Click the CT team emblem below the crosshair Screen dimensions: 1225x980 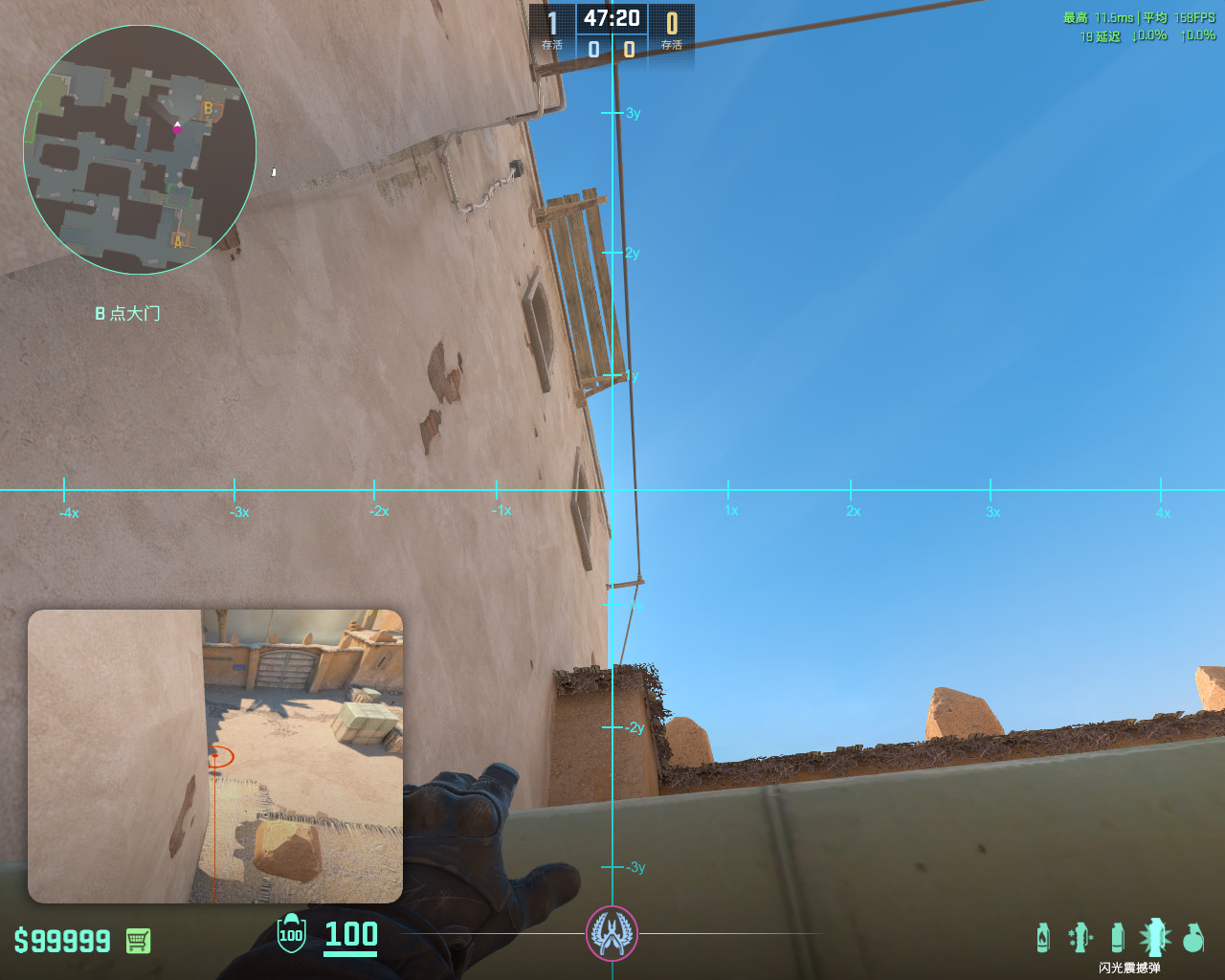pos(612,935)
